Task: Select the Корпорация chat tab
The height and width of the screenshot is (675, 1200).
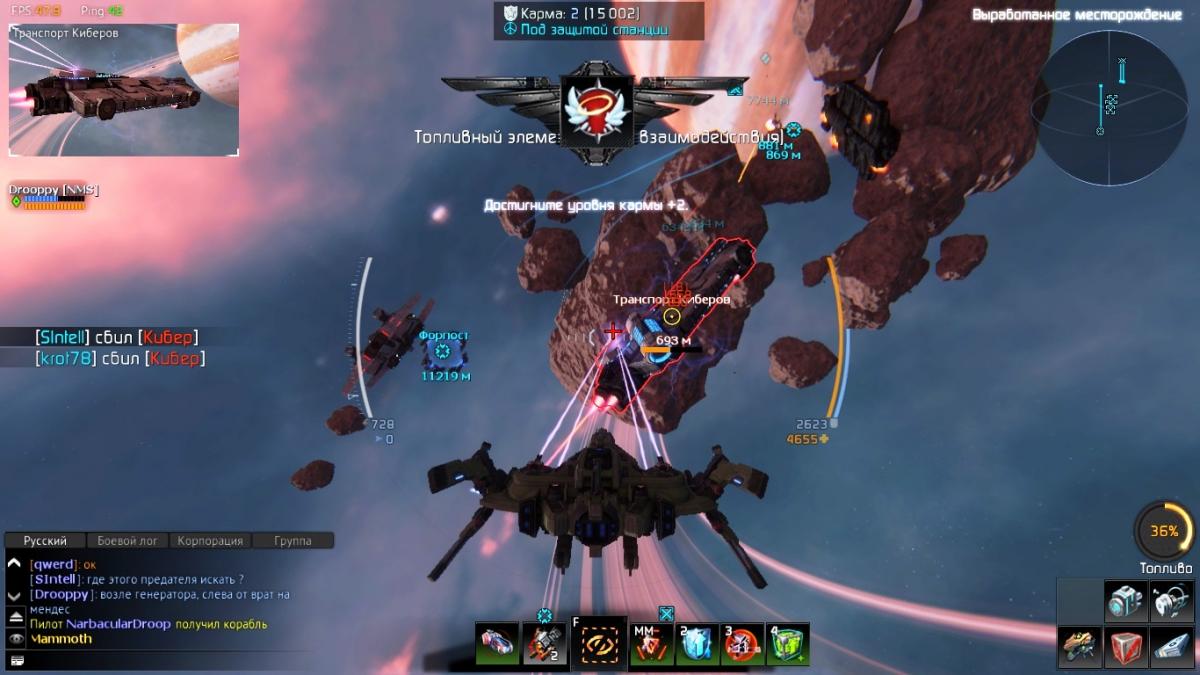Action: pos(210,541)
